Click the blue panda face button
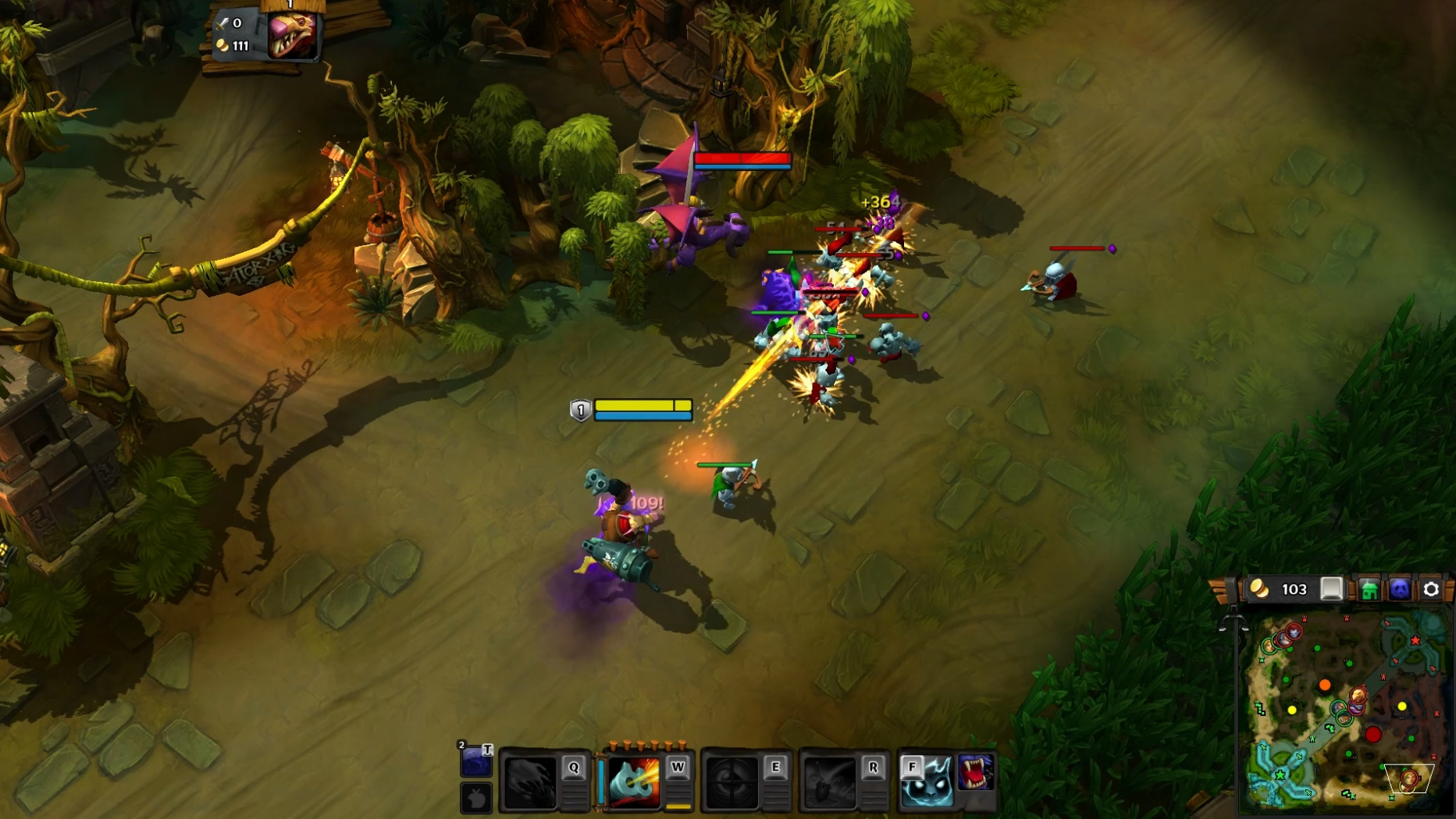 (1400, 589)
